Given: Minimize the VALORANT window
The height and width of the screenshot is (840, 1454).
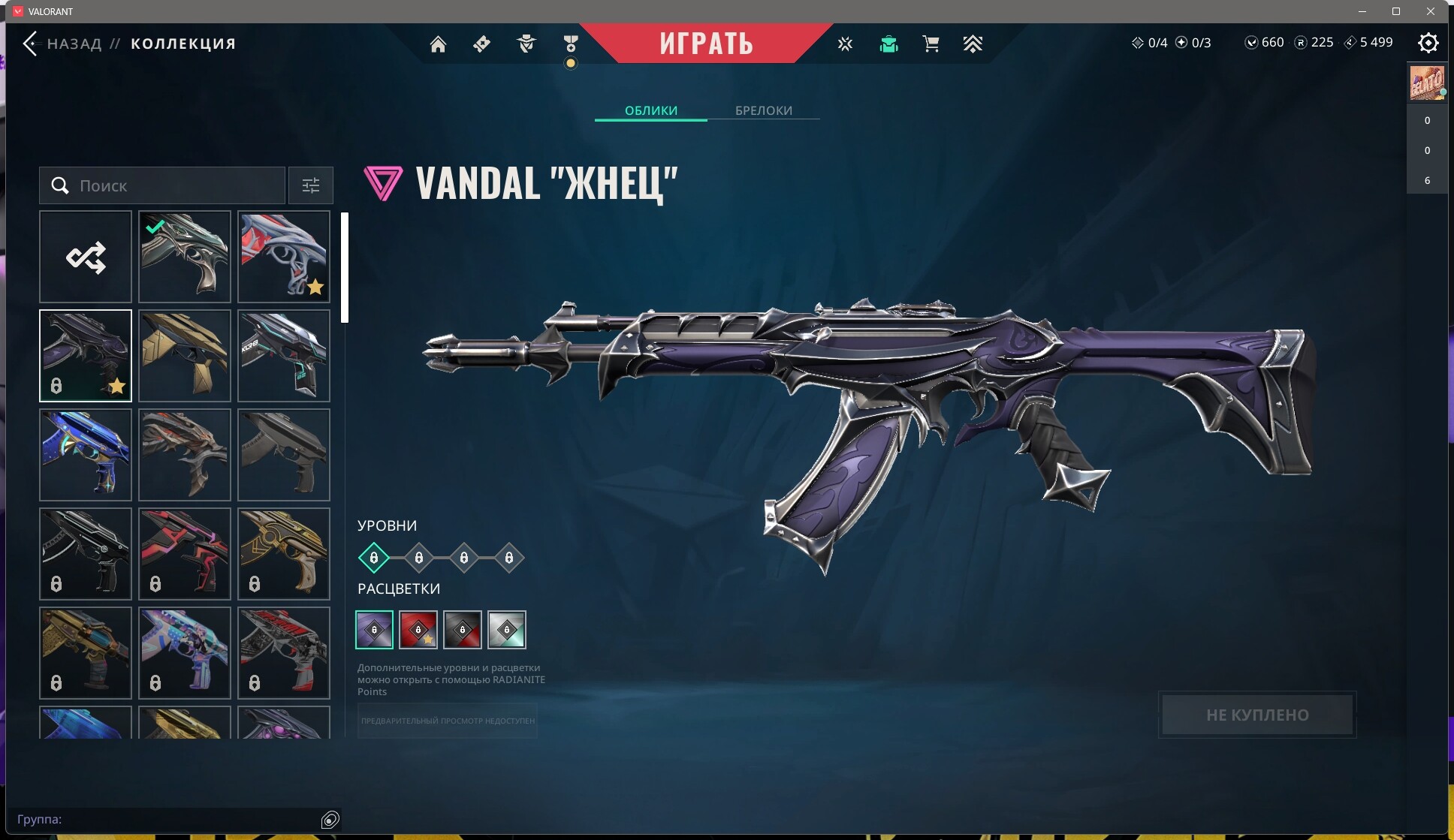Looking at the screenshot, I should point(1362,11).
